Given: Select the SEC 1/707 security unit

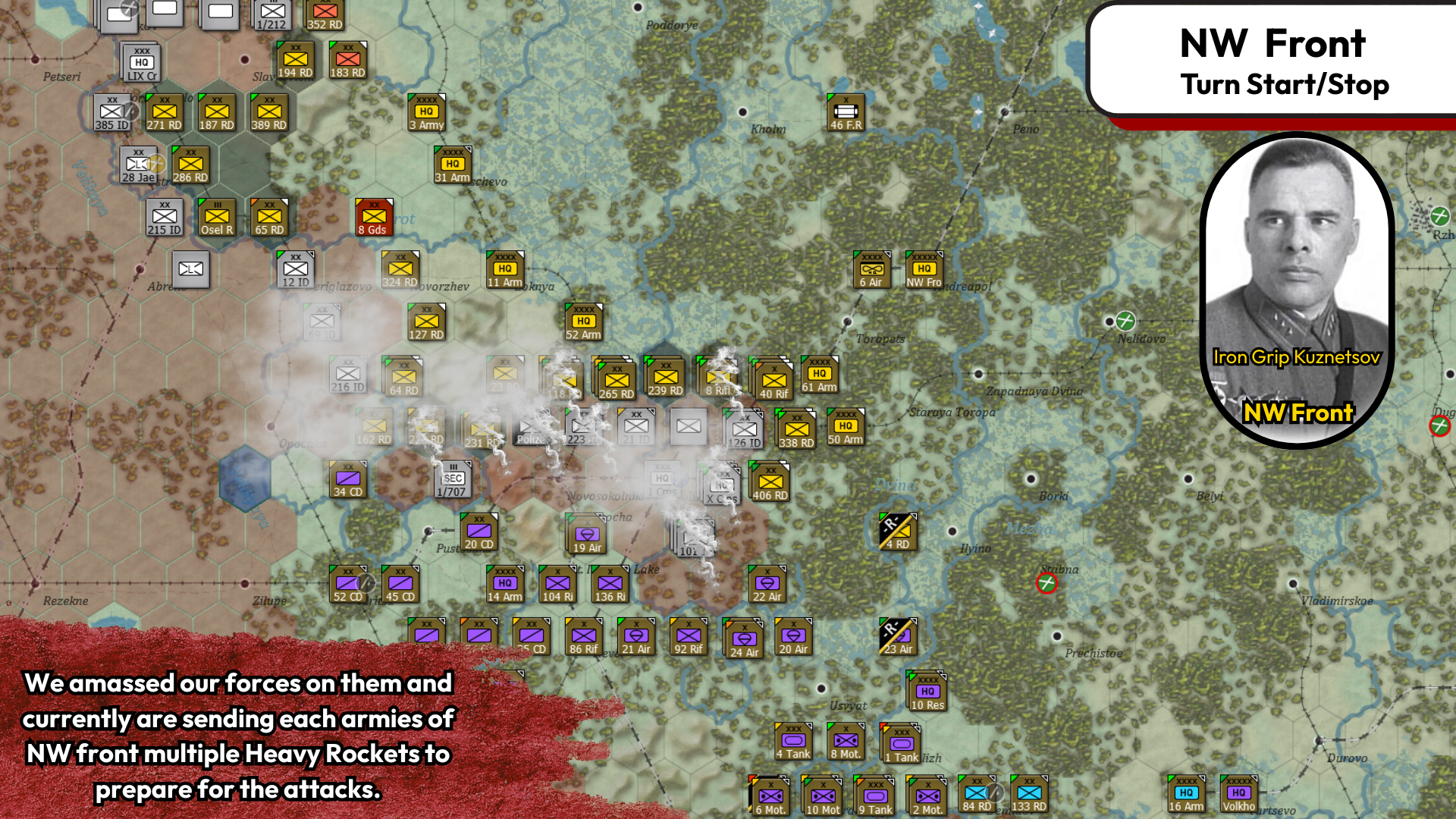Looking at the screenshot, I should [453, 479].
